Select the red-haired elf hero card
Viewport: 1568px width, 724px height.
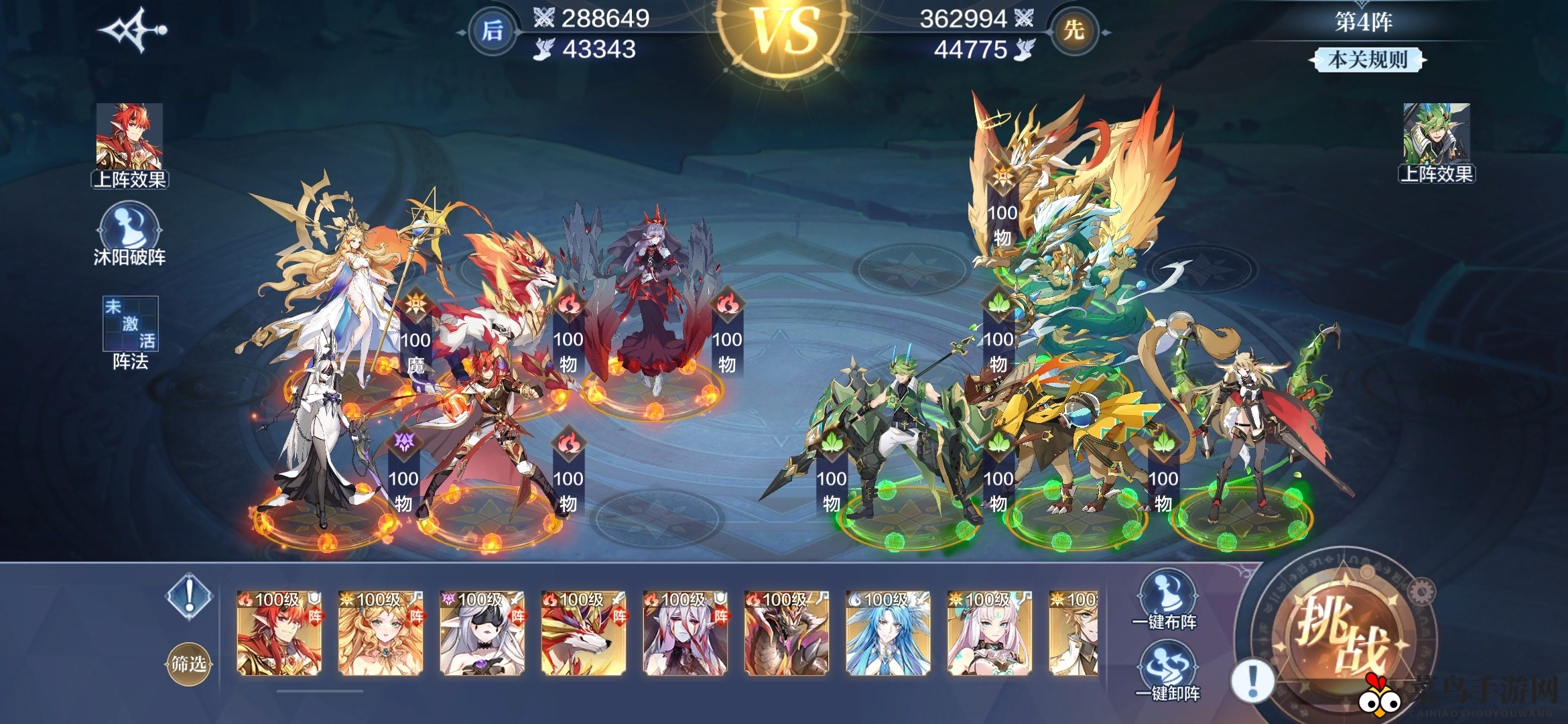tap(279, 633)
